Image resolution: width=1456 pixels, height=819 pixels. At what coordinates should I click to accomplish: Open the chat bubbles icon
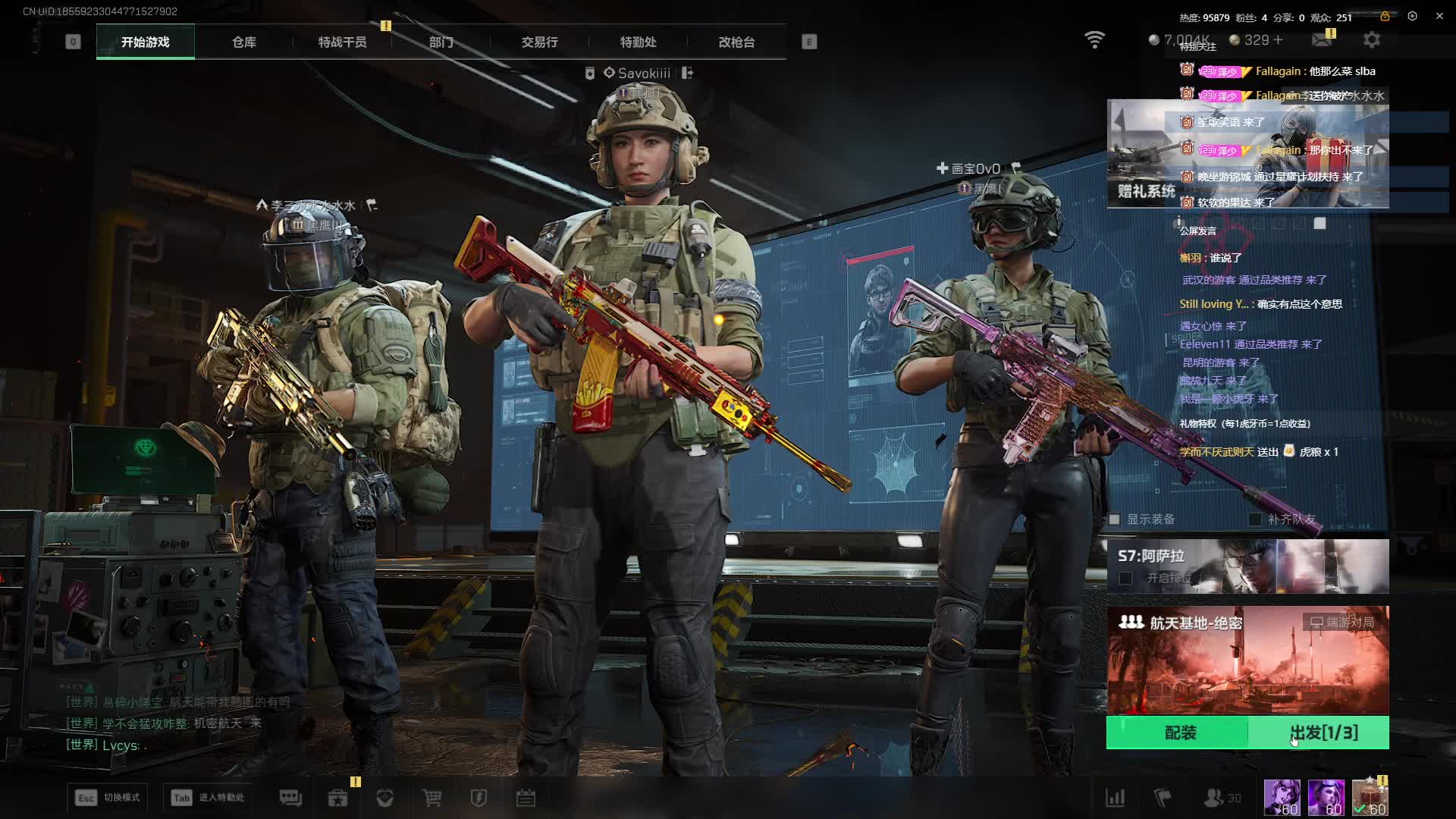pos(290,798)
